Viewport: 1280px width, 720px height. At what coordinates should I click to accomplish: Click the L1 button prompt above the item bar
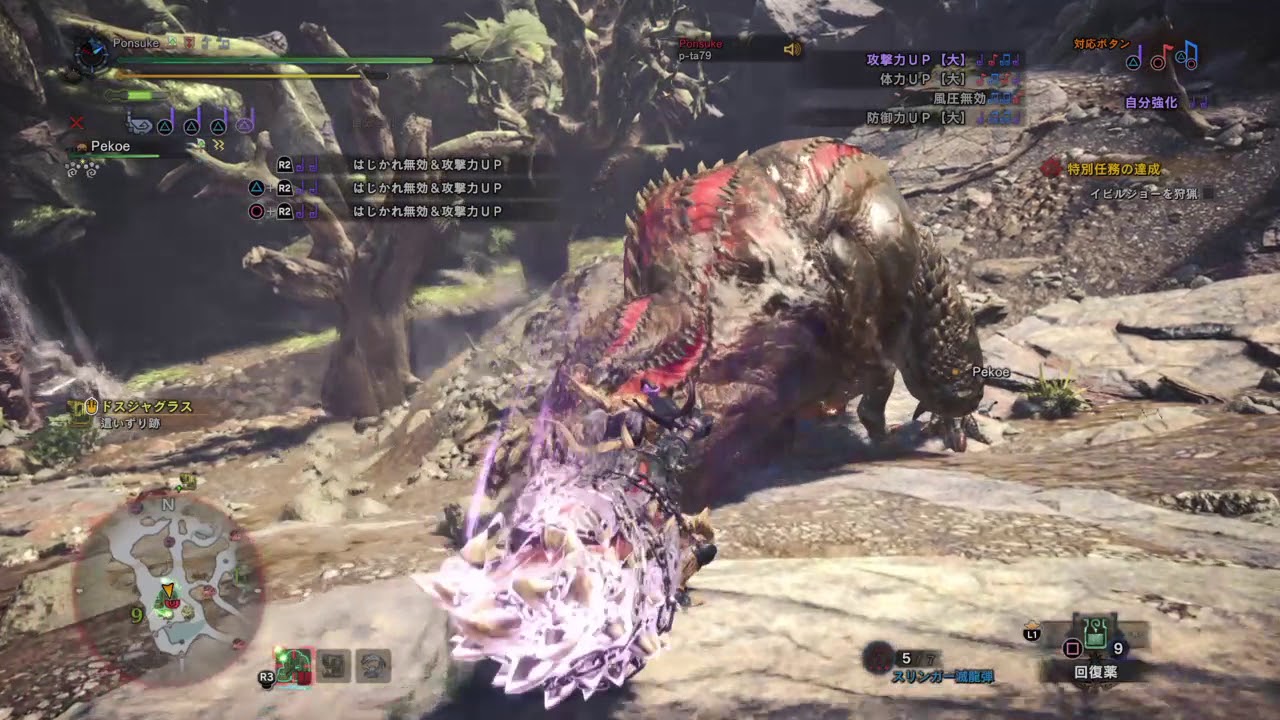(x=1030, y=632)
